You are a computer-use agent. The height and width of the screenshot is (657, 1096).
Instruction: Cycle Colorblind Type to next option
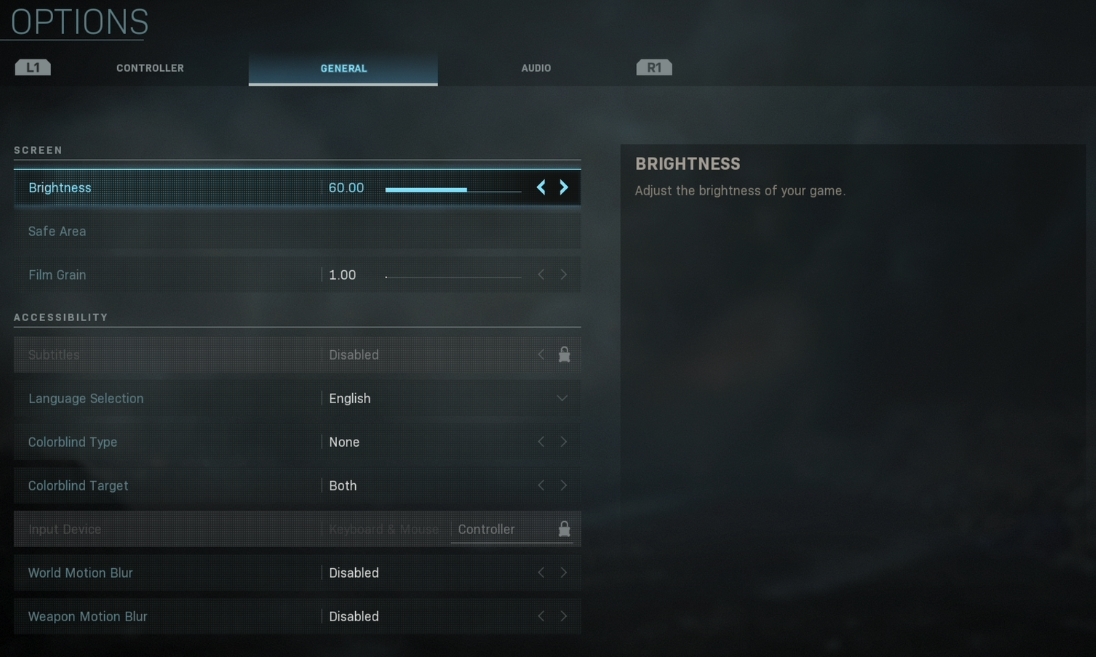(564, 442)
